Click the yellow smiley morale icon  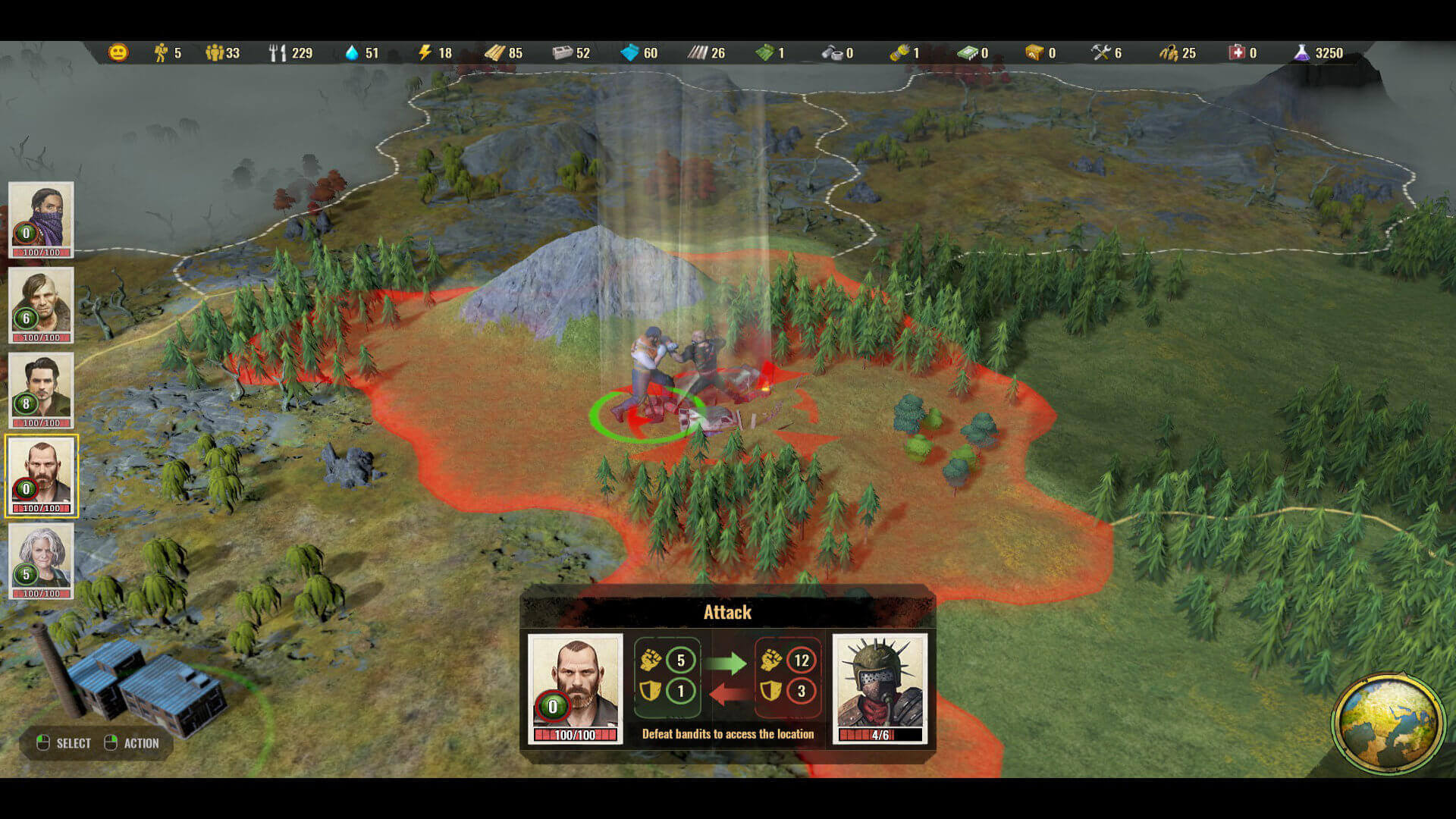click(118, 52)
